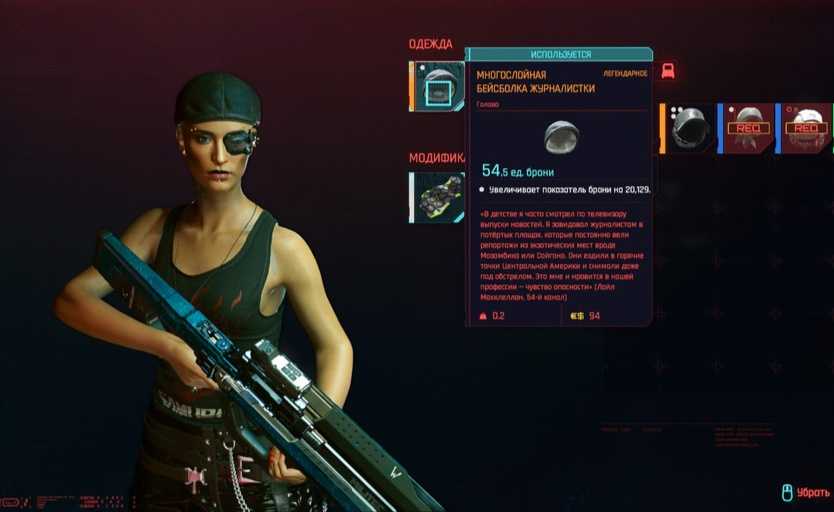Choose the dark helmet with orange rarity bar
834x512 pixels.
689,128
